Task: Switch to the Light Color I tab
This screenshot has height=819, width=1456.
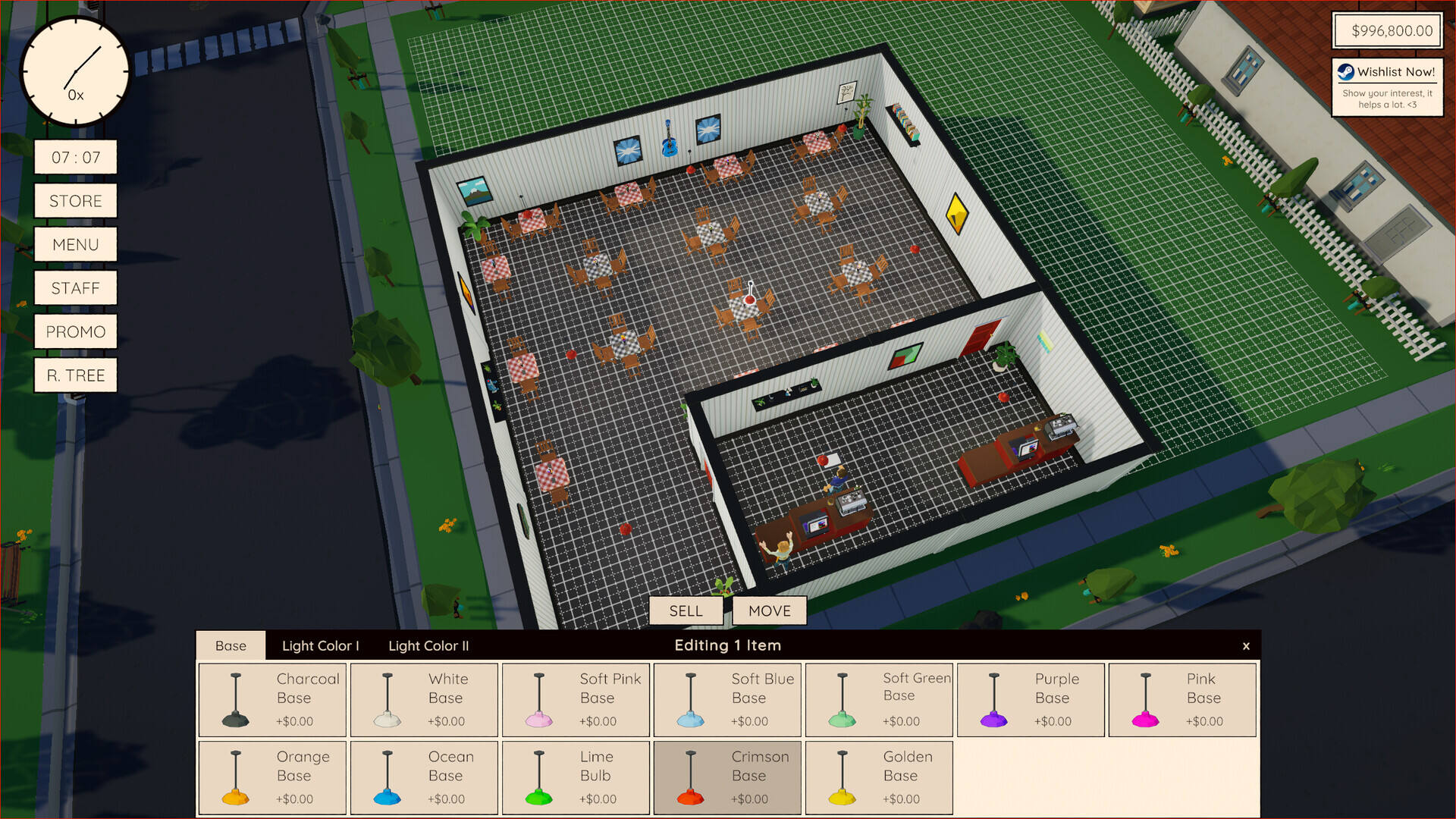Action: point(320,645)
